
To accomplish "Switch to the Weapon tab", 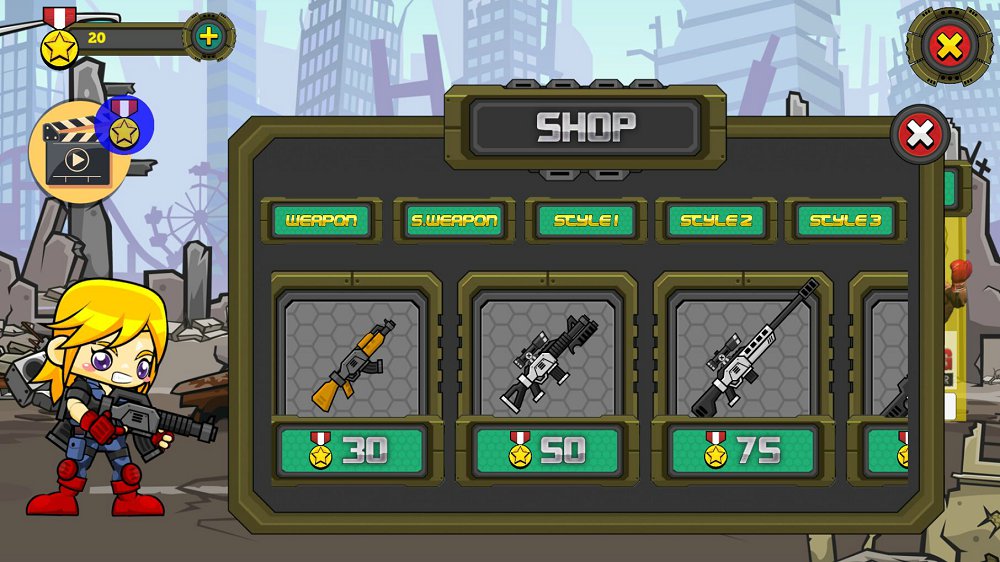I will pos(322,220).
